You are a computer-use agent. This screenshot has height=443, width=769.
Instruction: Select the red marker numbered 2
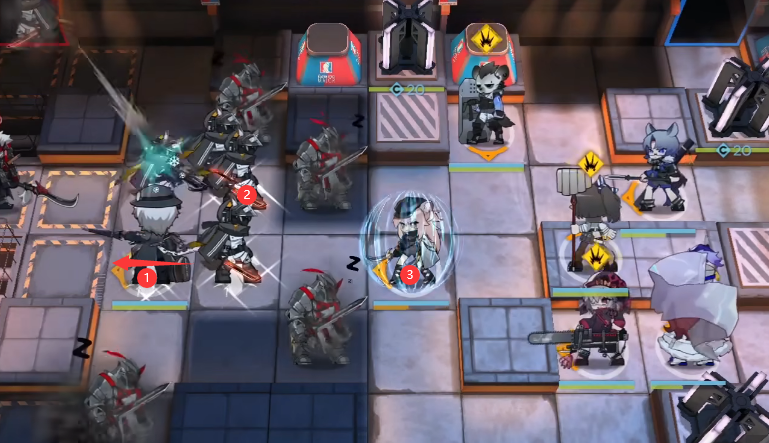tap(247, 195)
